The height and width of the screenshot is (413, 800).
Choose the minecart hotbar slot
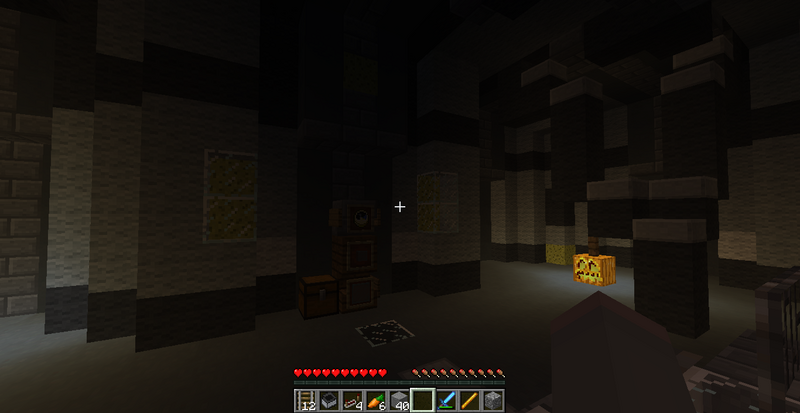click(x=328, y=401)
